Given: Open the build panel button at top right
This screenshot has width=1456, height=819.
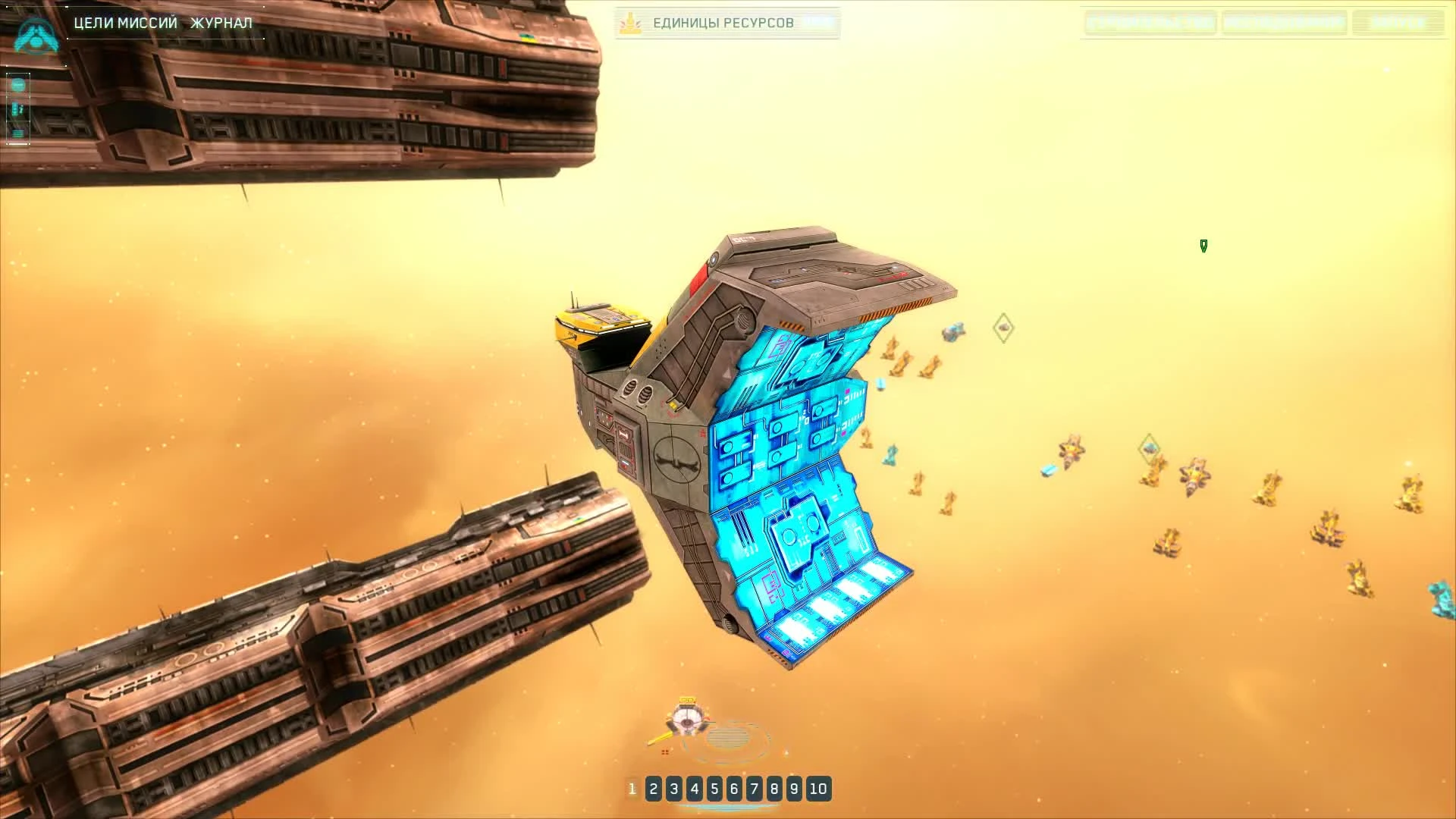Looking at the screenshot, I should 1150,23.
